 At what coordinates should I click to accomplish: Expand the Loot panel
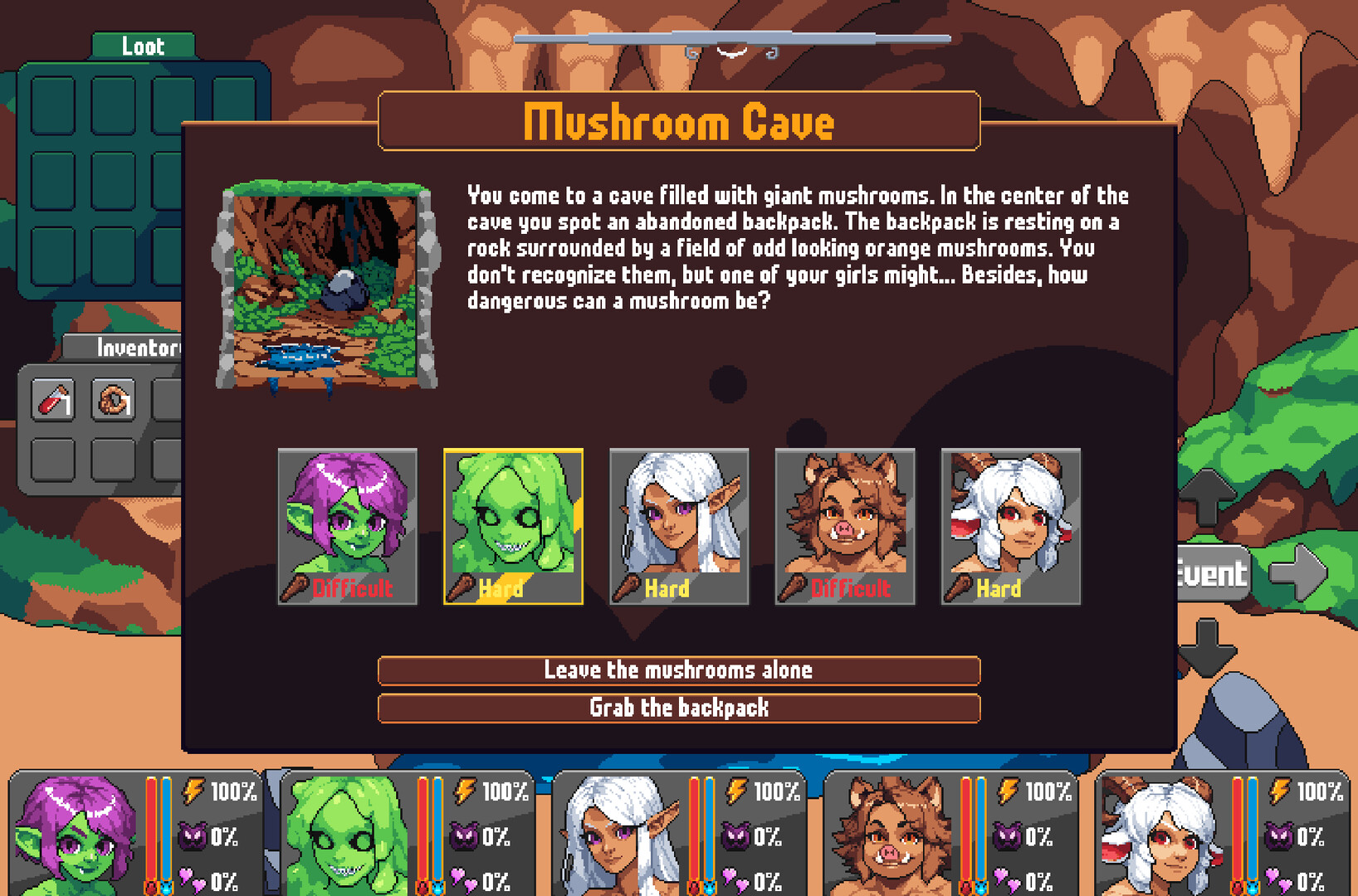[143, 46]
